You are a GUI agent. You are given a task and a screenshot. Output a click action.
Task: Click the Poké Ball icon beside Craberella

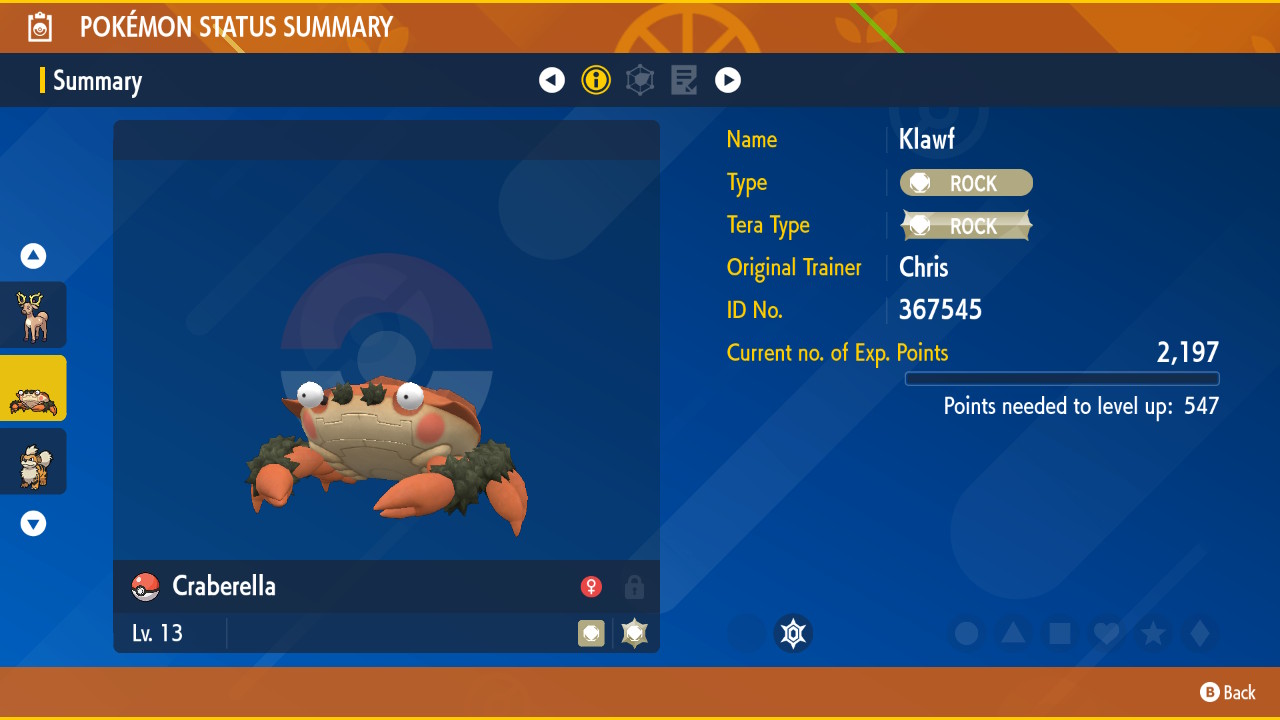(x=145, y=587)
